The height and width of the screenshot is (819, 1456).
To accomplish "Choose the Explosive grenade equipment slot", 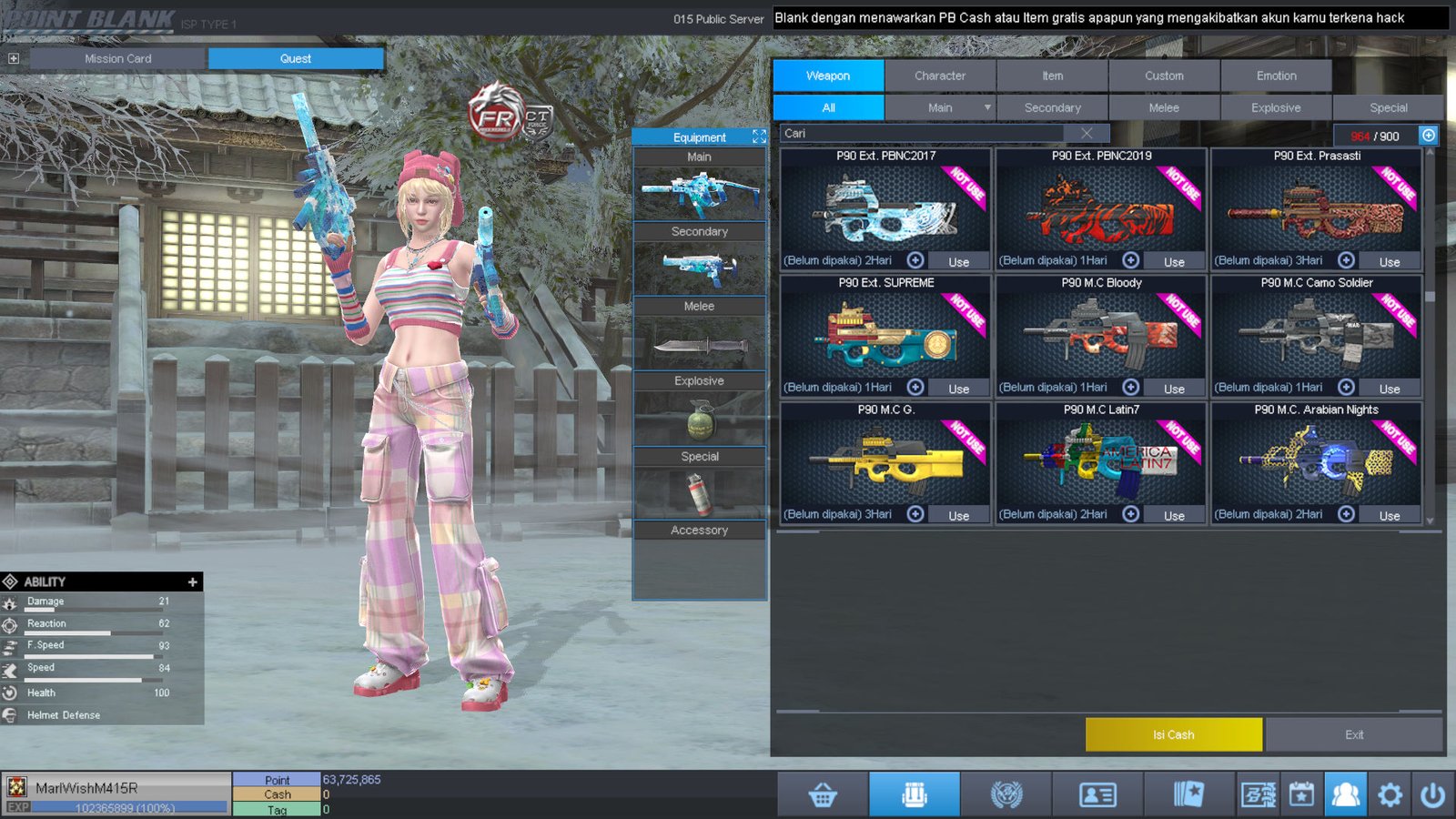I will 699,420.
